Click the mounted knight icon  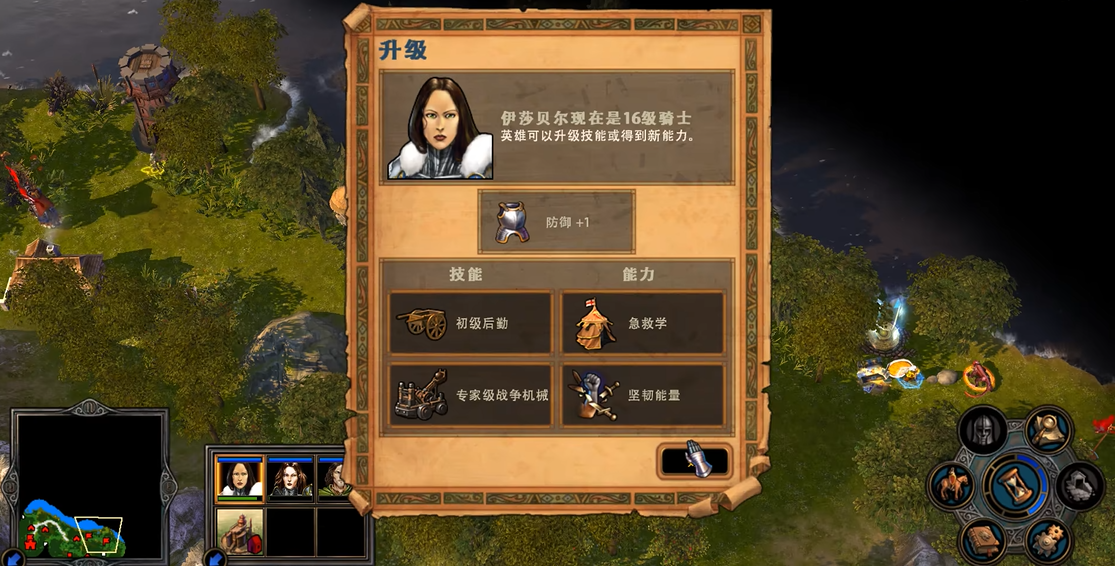point(951,486)
